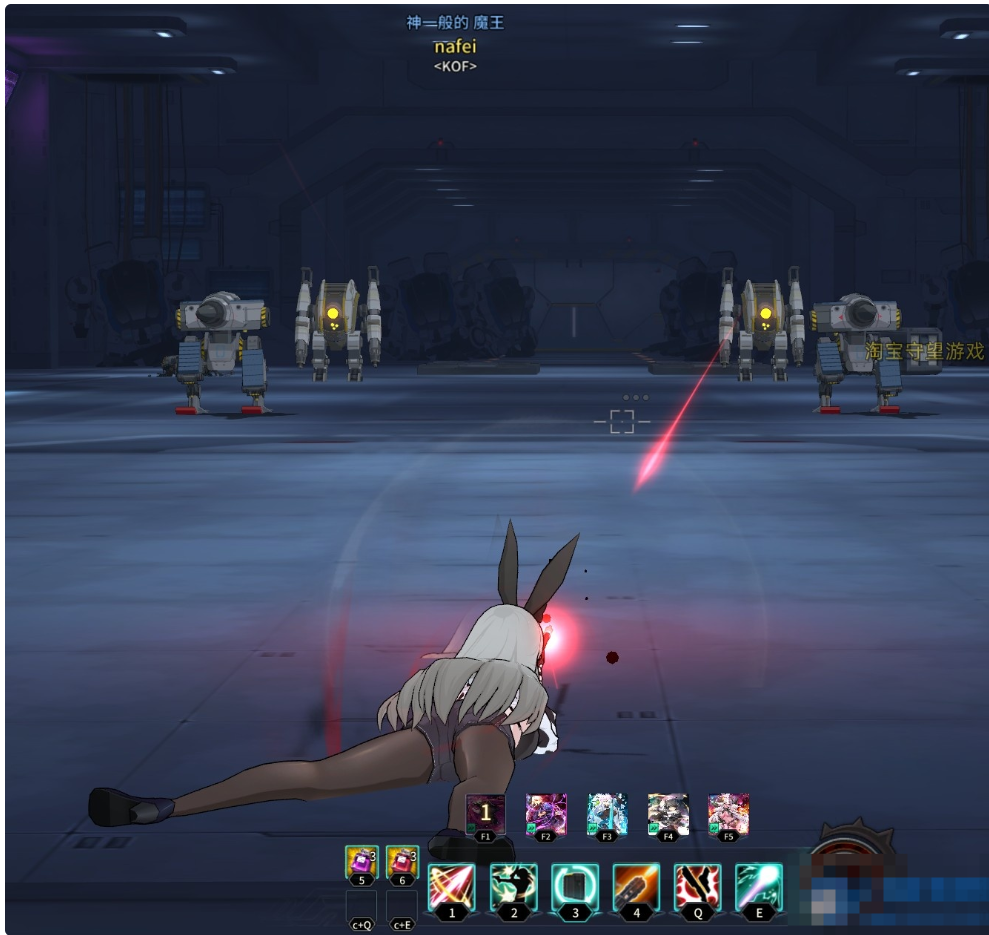Activate the shooter silhouette skill on key 2
The image size is (989, 935).
(x=514, y=887)
